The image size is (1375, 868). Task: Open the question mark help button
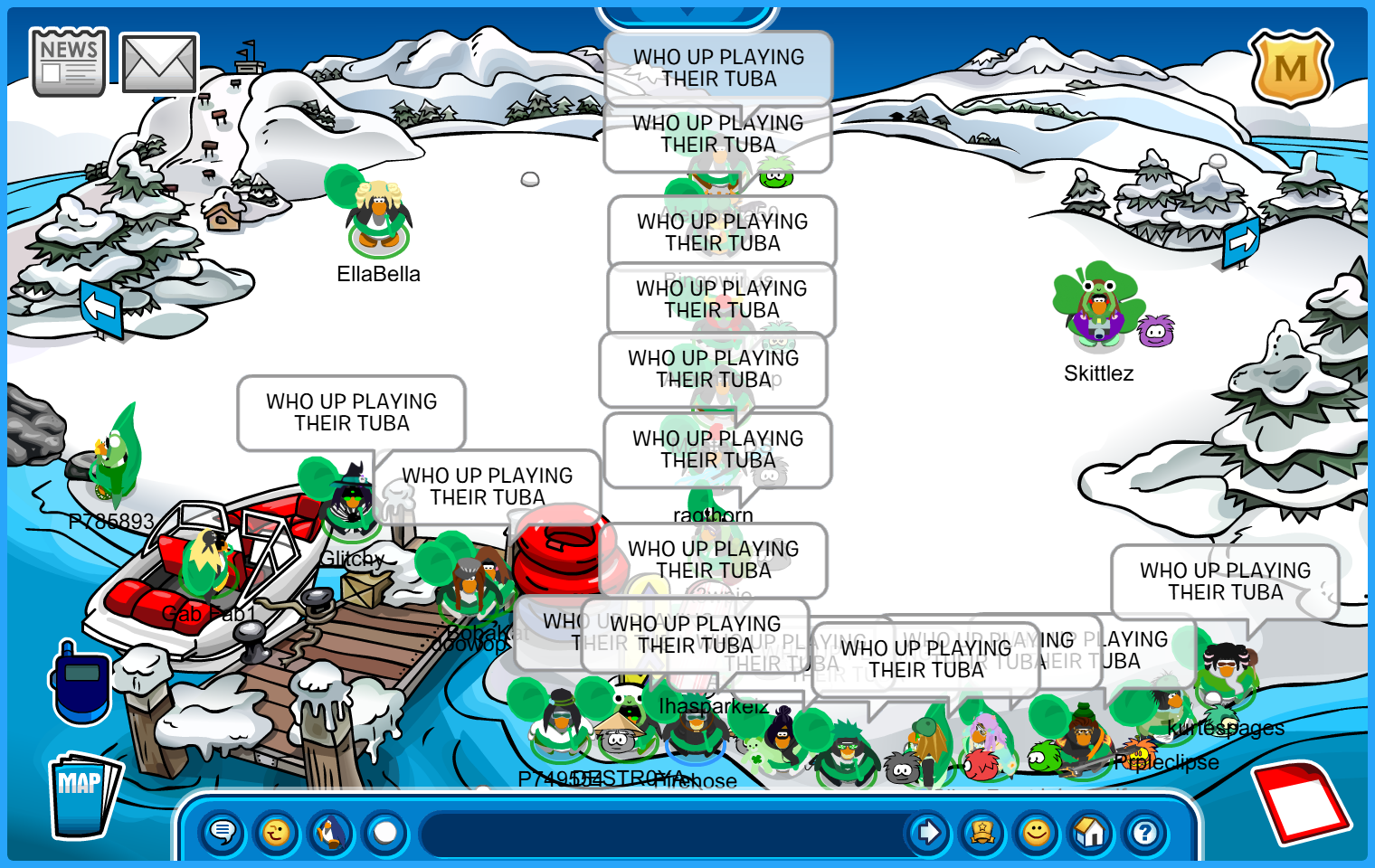click(x=1145, y=832)
